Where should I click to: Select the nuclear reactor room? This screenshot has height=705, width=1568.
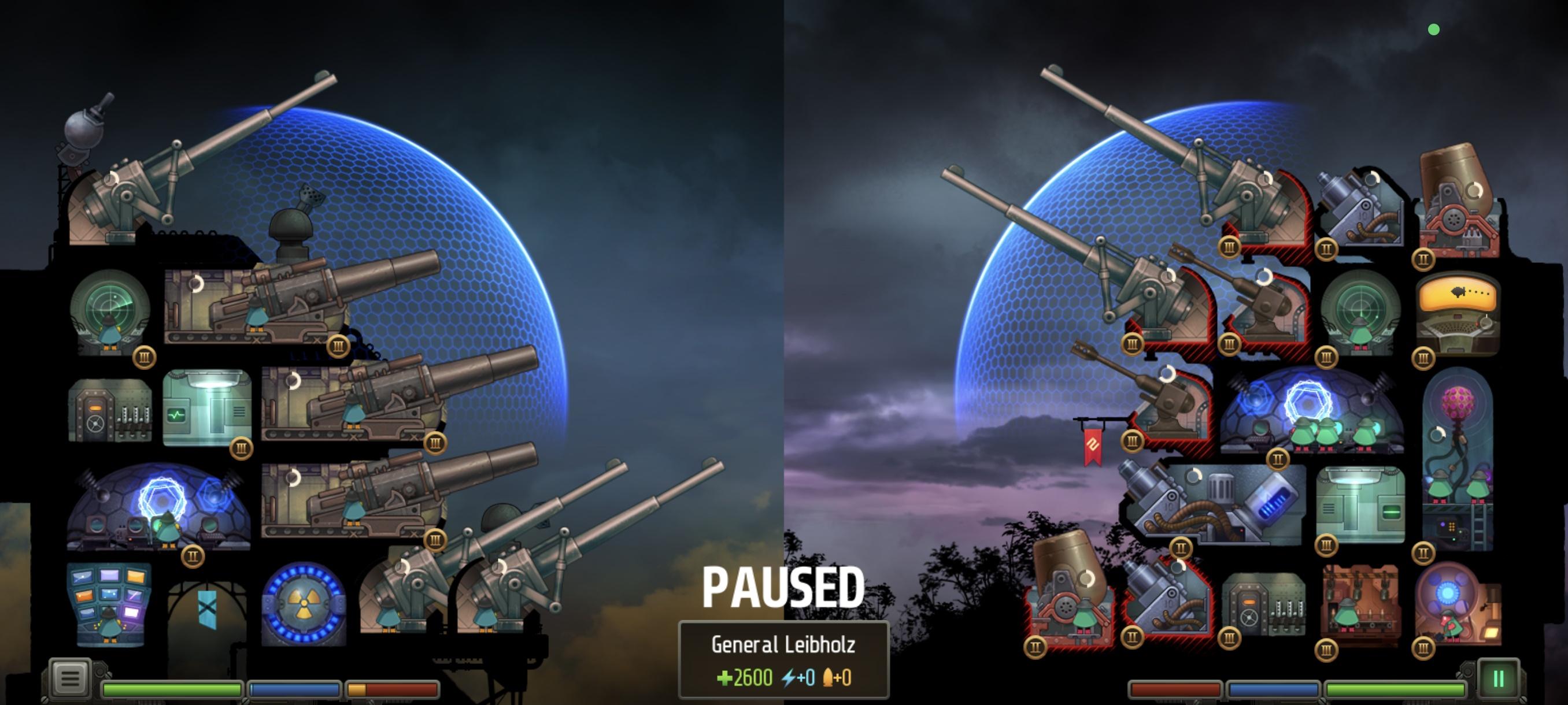[x=303, y=604]
